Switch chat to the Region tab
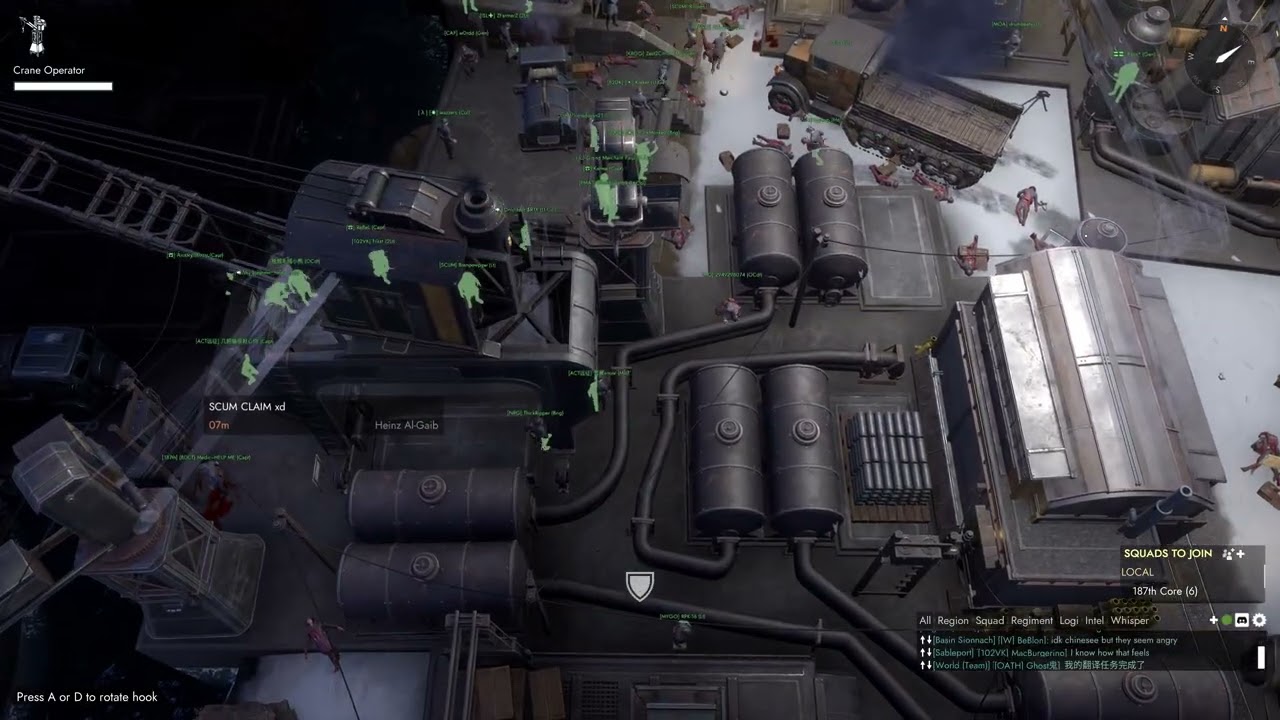This screenshot has height=720, width=1280. [953, 621]
